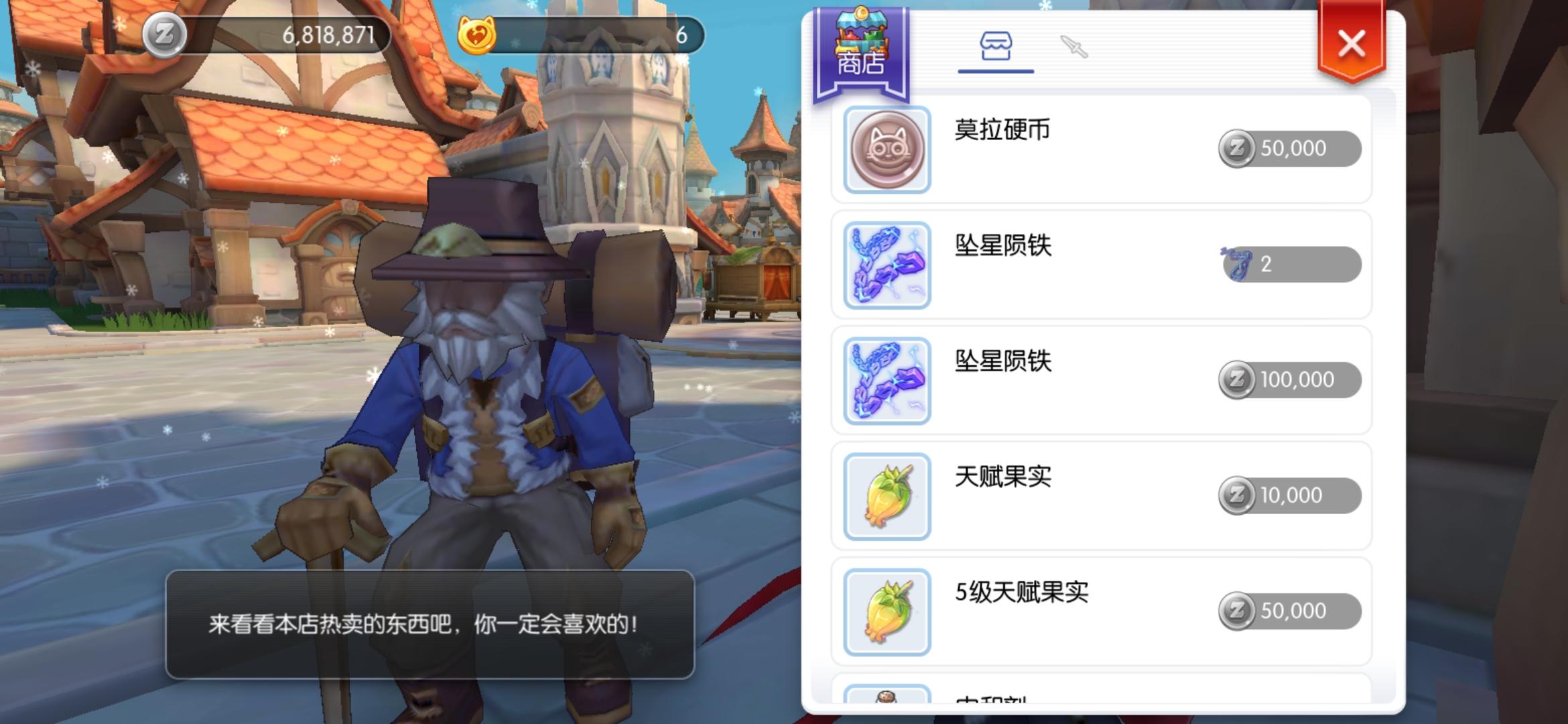Click the 5级天赋果实 fruit icon
This screenshot has height=724, width=1568.
click(886, 610)
